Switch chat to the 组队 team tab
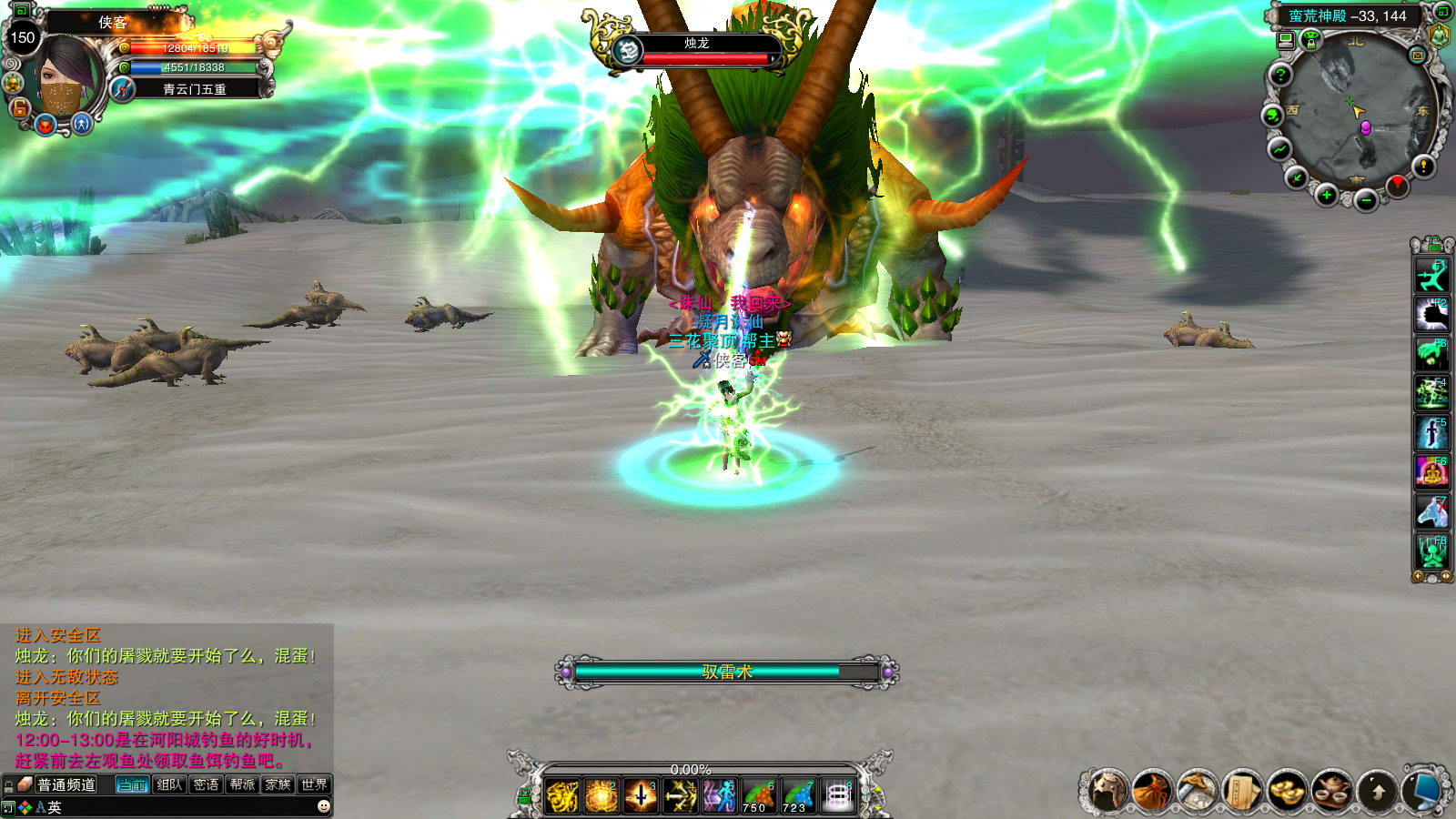 [169, 784]
